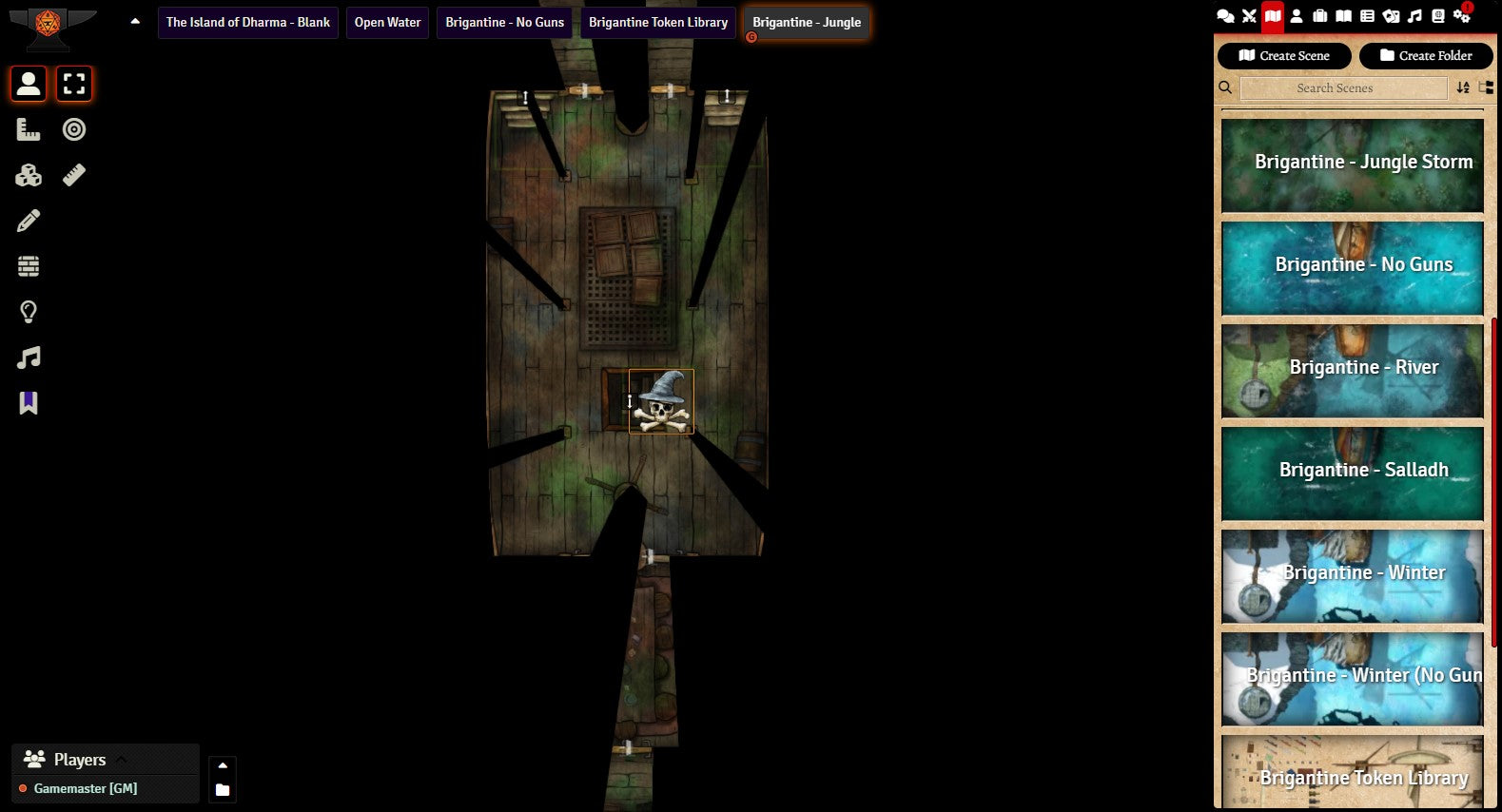Select the Brigantine Token Library navigation tab
This screenshot has height=812, width=1502.
657,23
